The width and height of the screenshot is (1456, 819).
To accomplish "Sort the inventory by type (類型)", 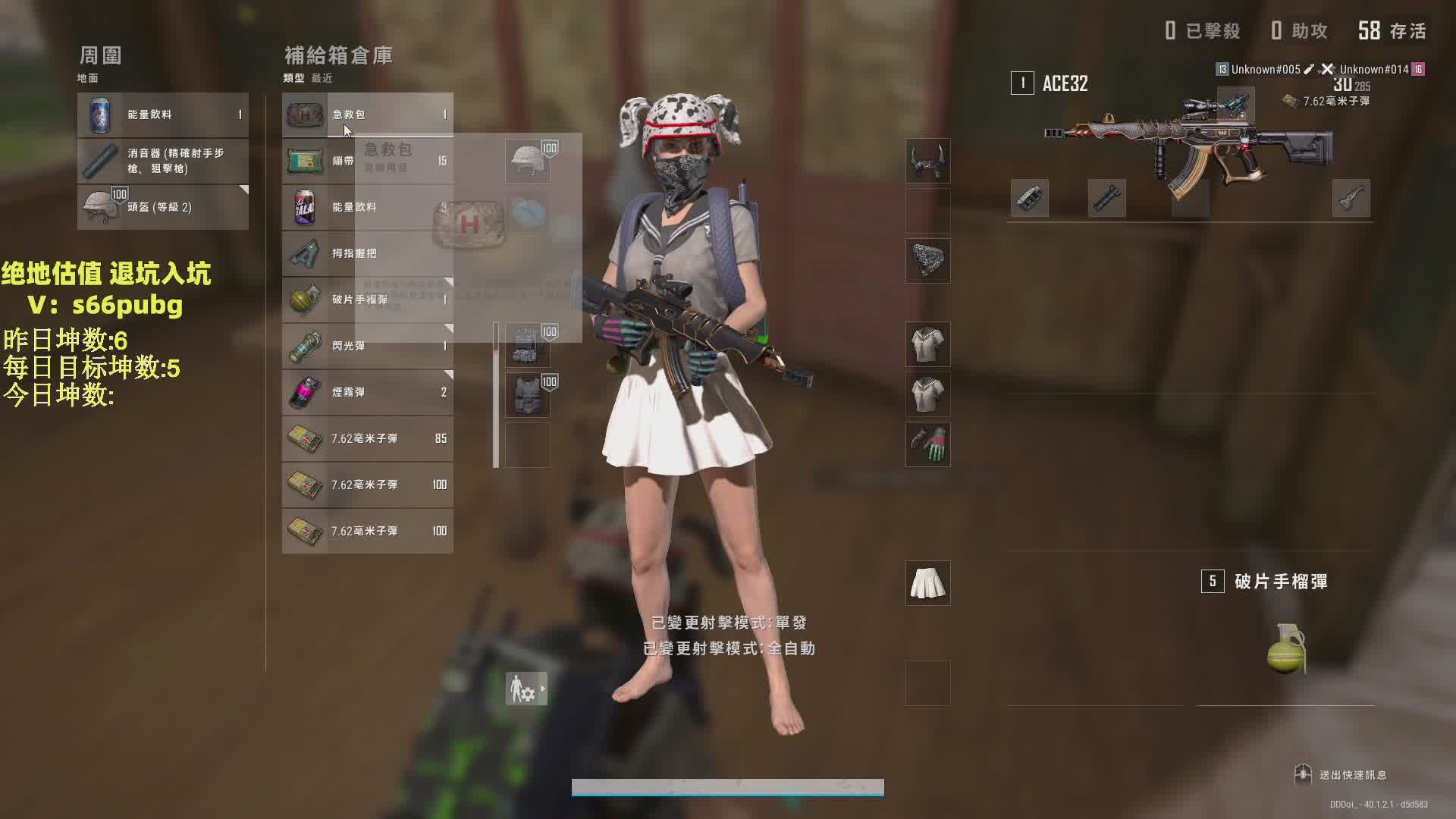I will pyautogui.click(x=293, y=78).
